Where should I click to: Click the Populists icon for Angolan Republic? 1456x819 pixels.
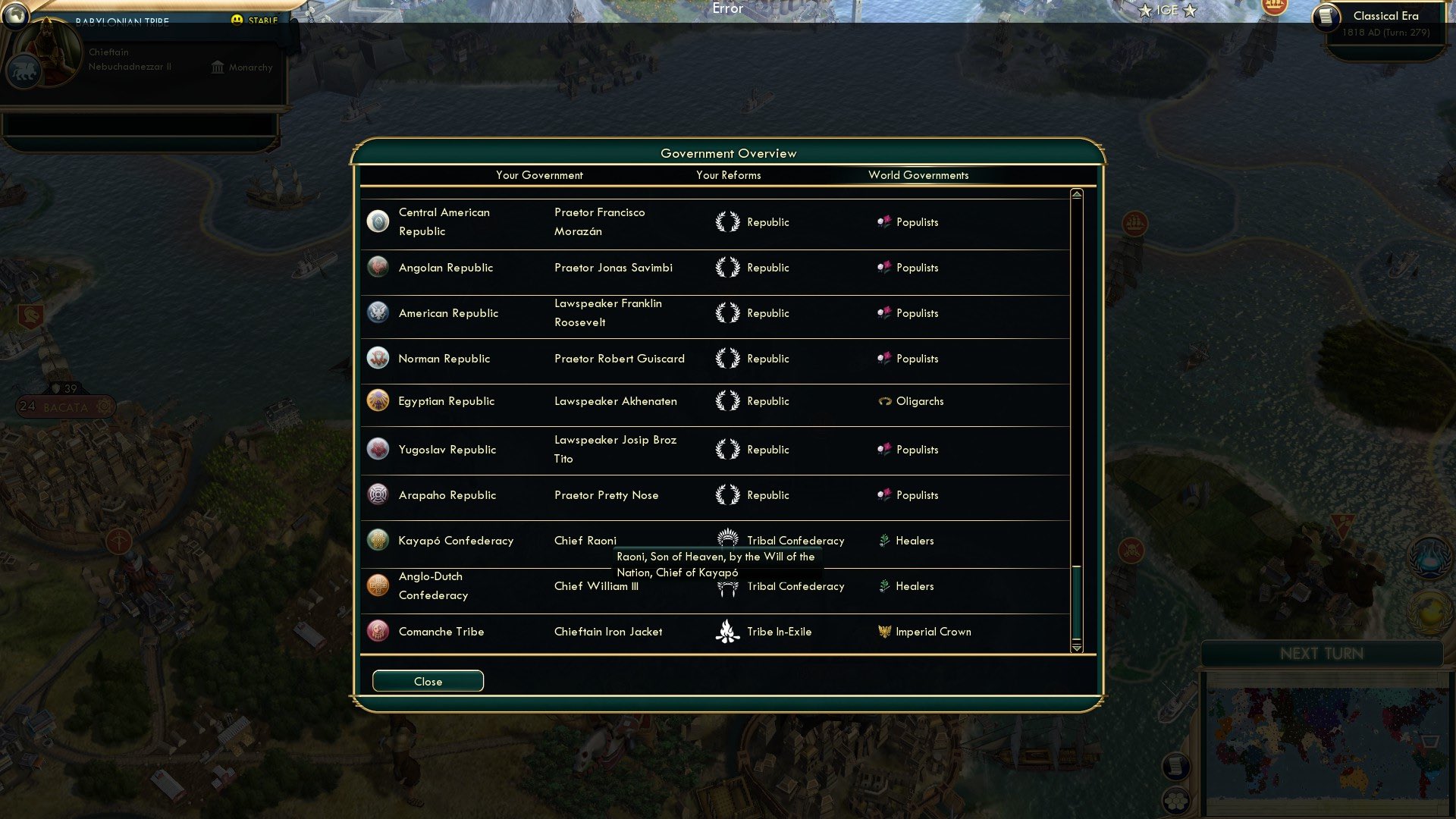883,268
